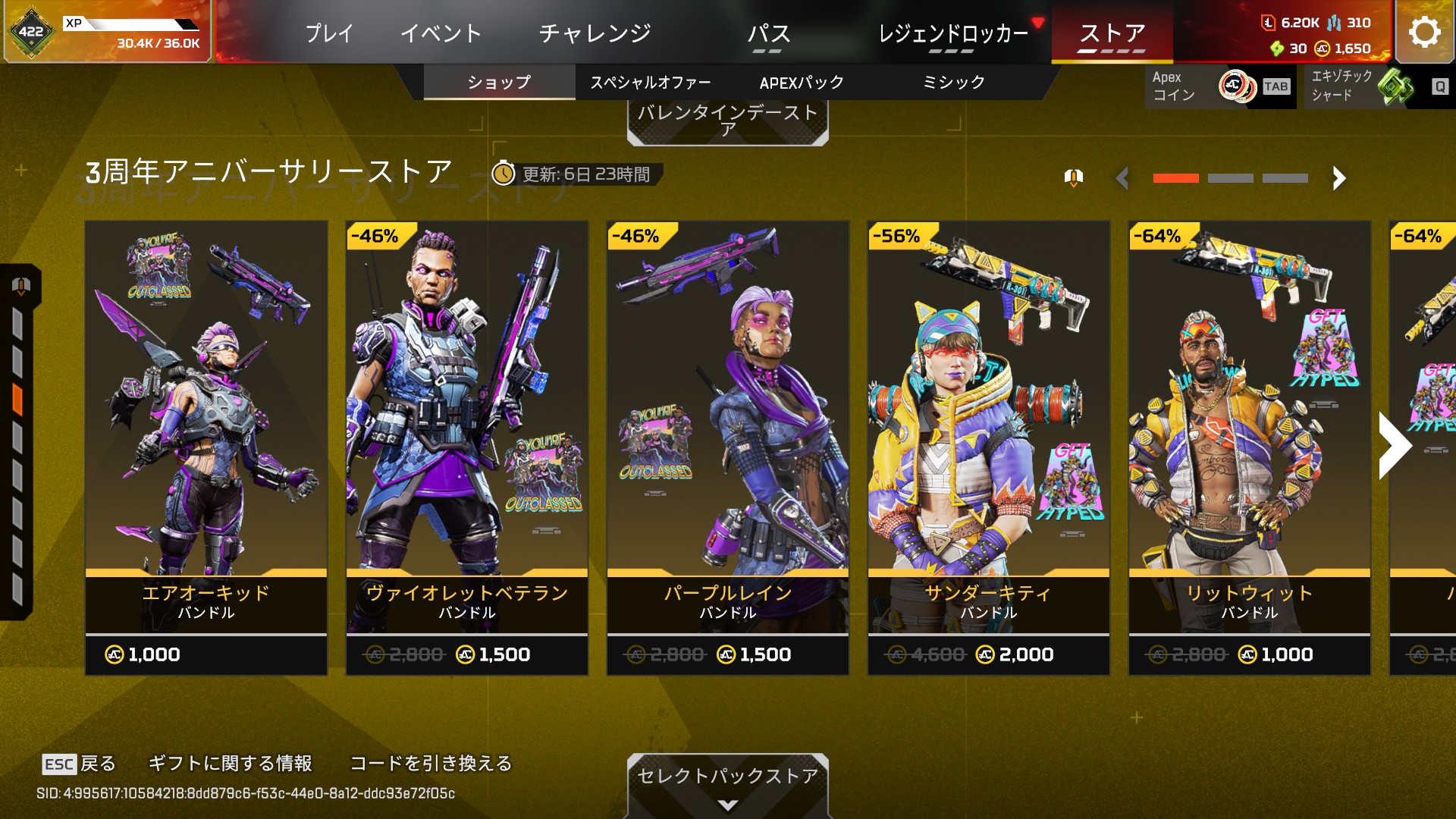This screenshot has height=819, width=1456.
Task: Select the レジェンドロッカー tab
Action: 952,33
